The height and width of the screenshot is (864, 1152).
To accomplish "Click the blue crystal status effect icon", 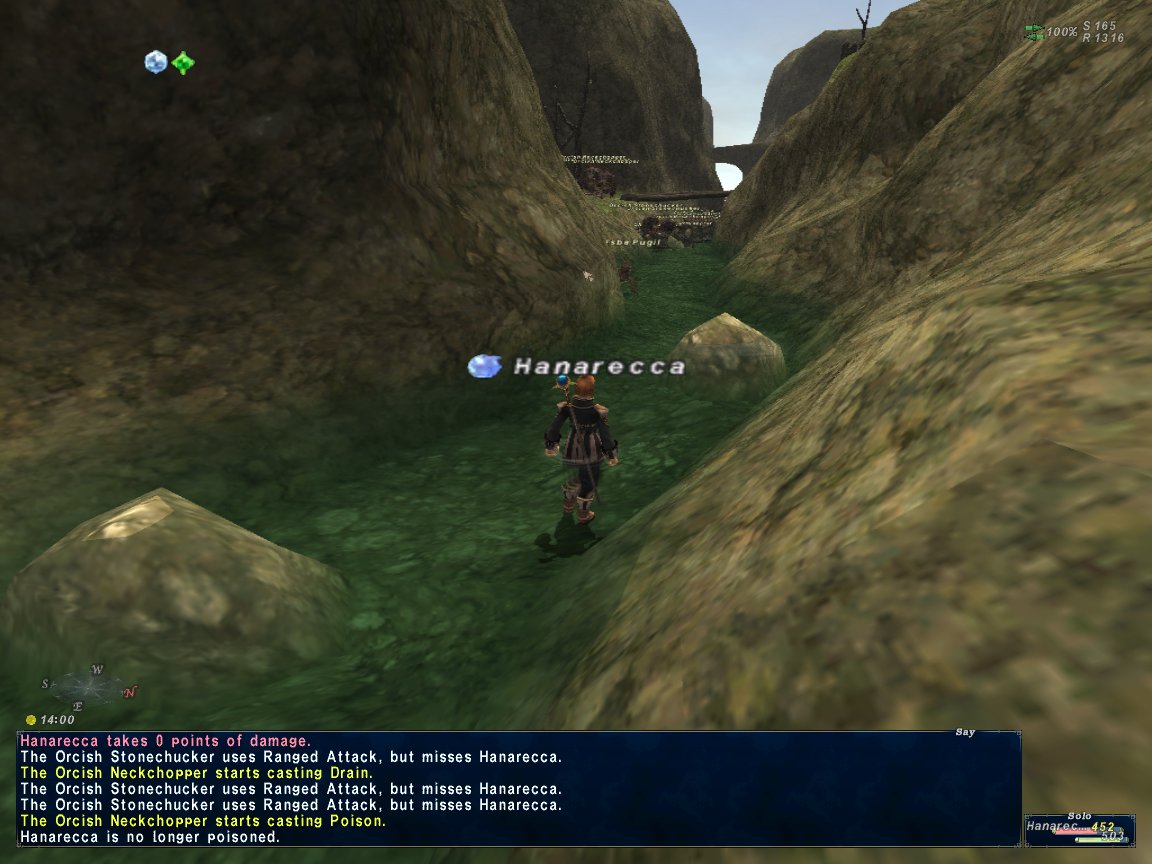I will click(x=155, y=62).
